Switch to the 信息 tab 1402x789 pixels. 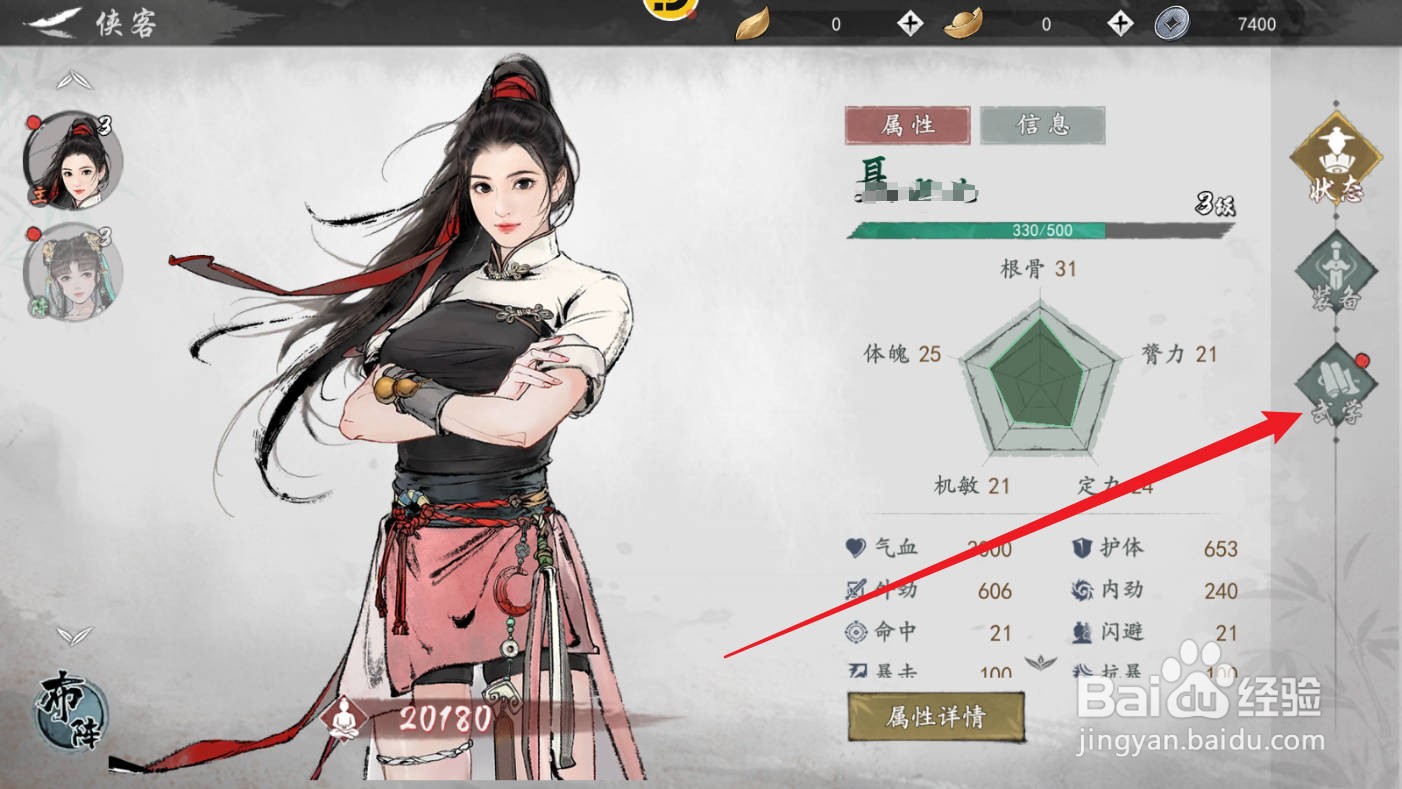tap(1042, 123)
